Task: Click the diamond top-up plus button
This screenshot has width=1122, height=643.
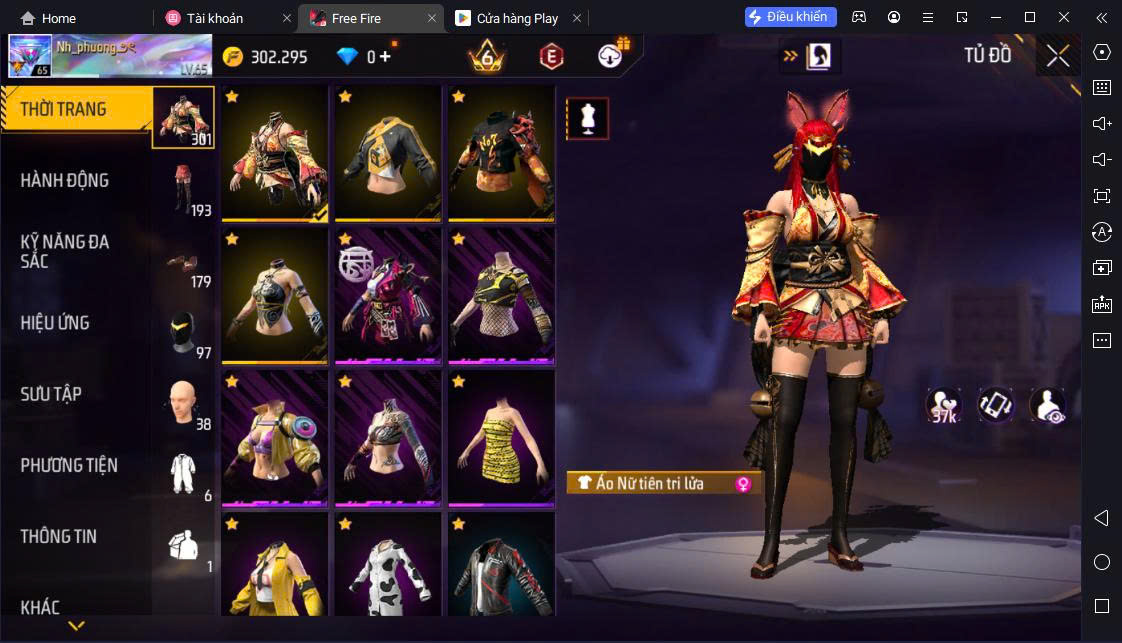Action: click(x=385, y=57)
